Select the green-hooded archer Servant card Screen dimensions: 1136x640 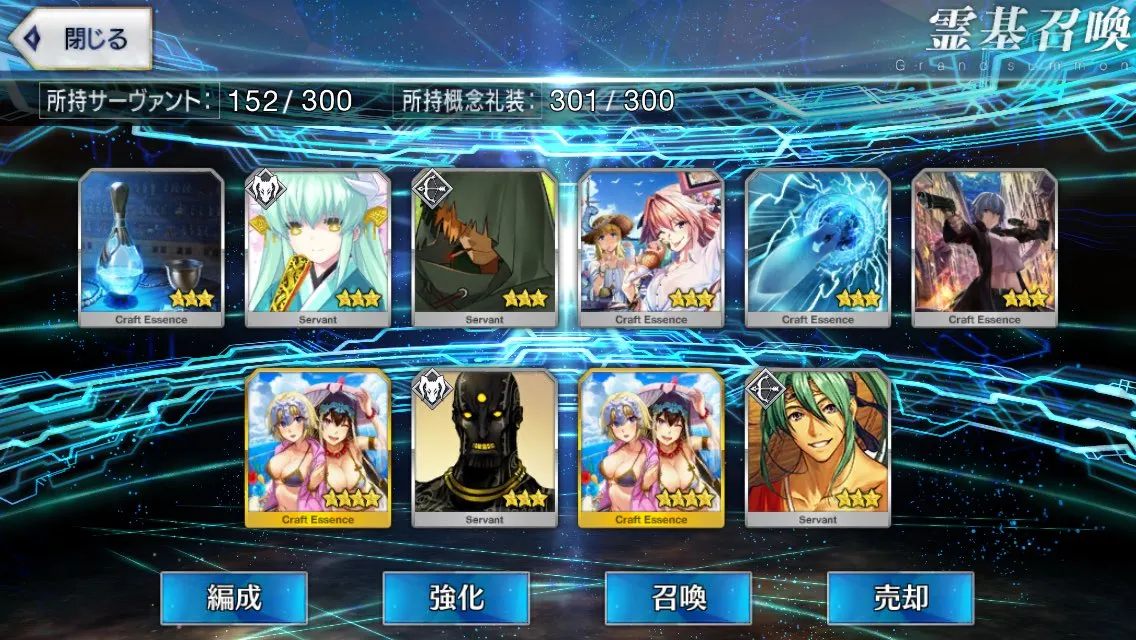[485, 248]
